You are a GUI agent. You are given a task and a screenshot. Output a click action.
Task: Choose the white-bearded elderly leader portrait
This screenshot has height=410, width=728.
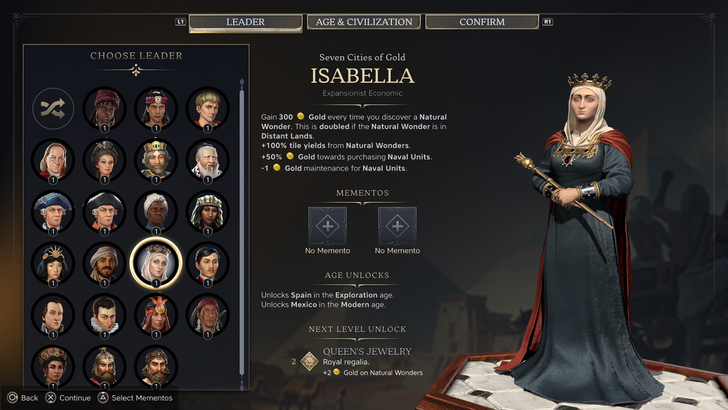click(x=207, y=159)
